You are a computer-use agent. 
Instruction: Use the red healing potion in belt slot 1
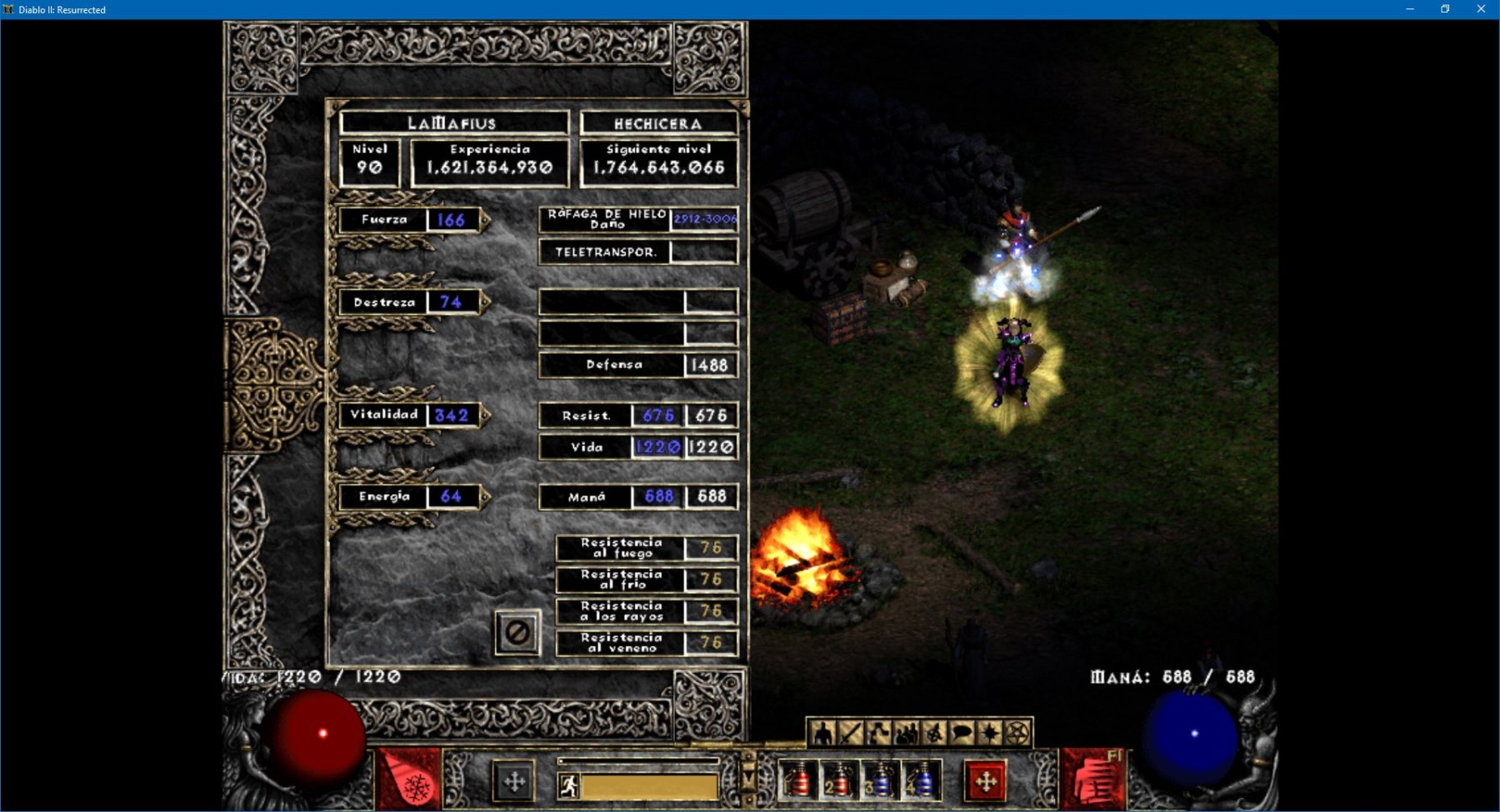tap(797, 781)
